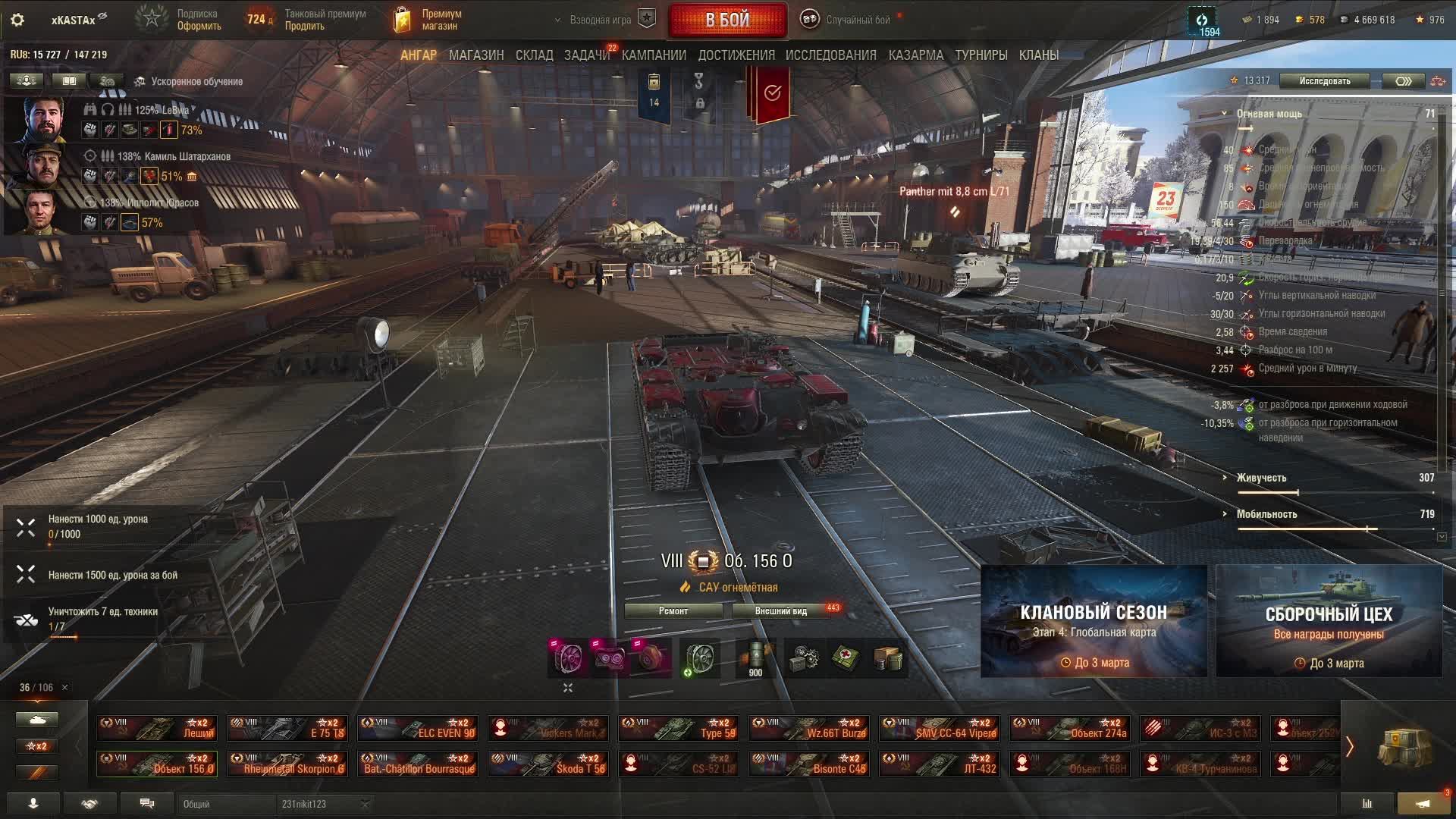Screen dimensions: 1456x819
Task: Switch to the КАЗАРМА tab
Action: (916, 55)
